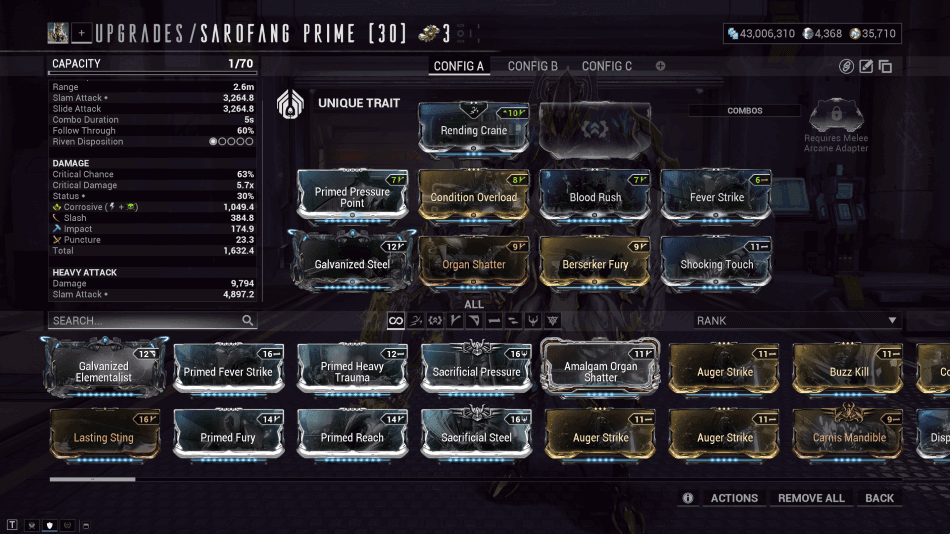Choose Sacrificial Pressure from the mod list

point(476,371)
